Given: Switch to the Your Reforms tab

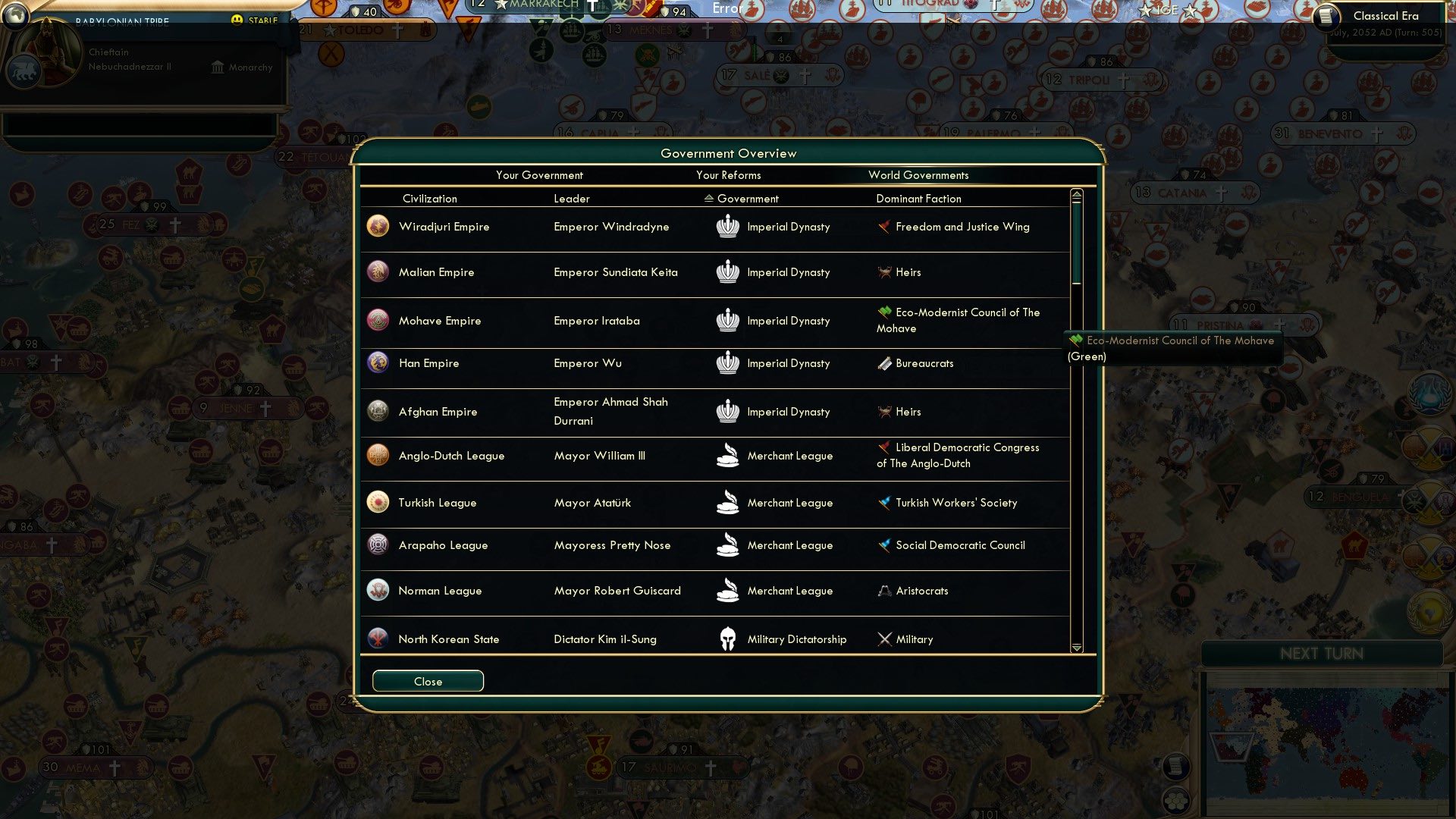Looking at the screenshot, I should [728, 174].
